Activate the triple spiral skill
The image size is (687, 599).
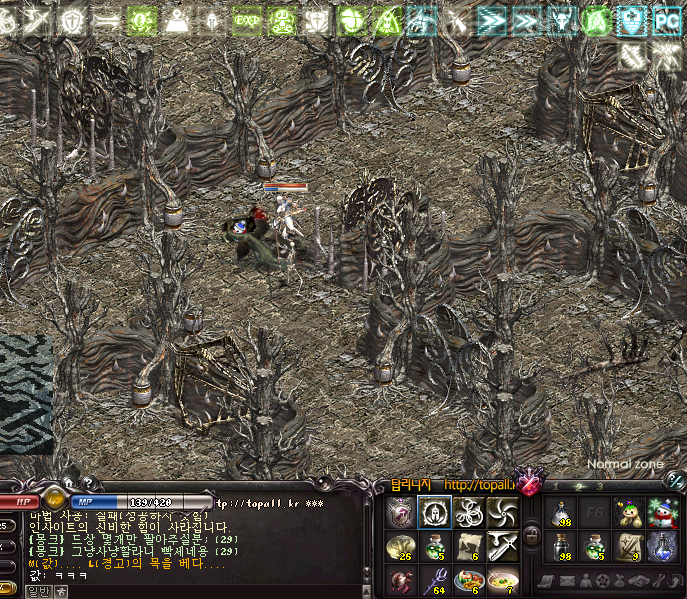pyautogui.click(x=468, y=513)
